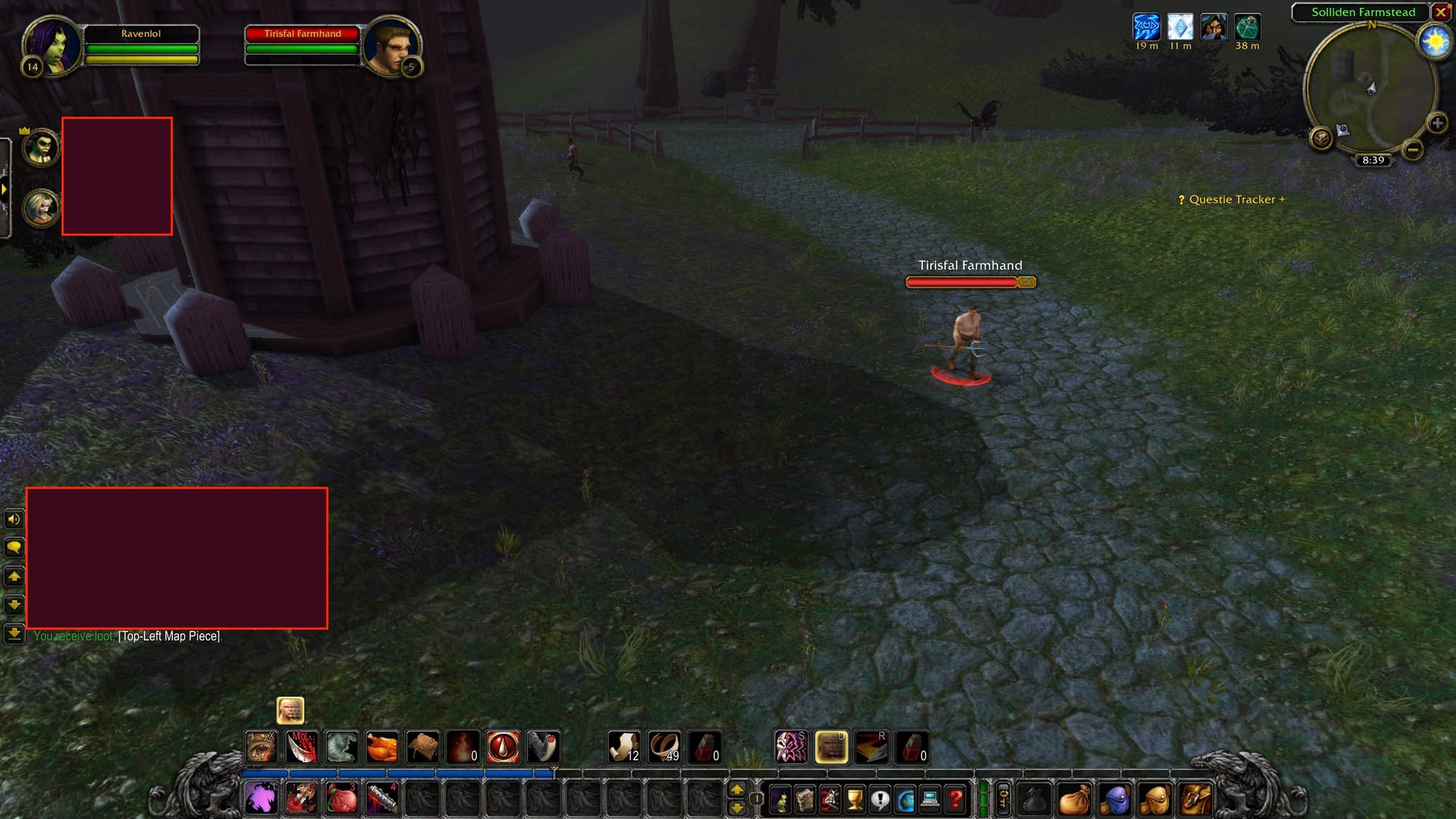Select the Ravenlol player portrait
This screenshot has width=1456, height=819.
[x=51, y=45]
